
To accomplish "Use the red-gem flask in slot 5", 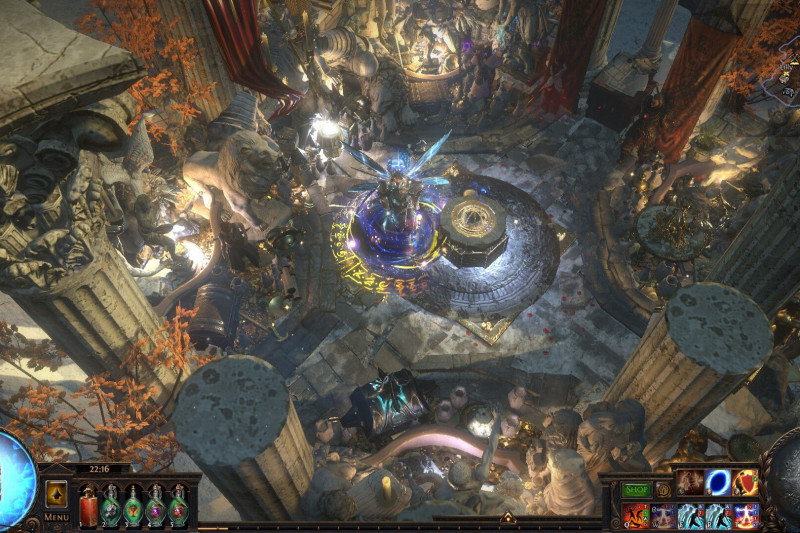I will pos(178,506).
